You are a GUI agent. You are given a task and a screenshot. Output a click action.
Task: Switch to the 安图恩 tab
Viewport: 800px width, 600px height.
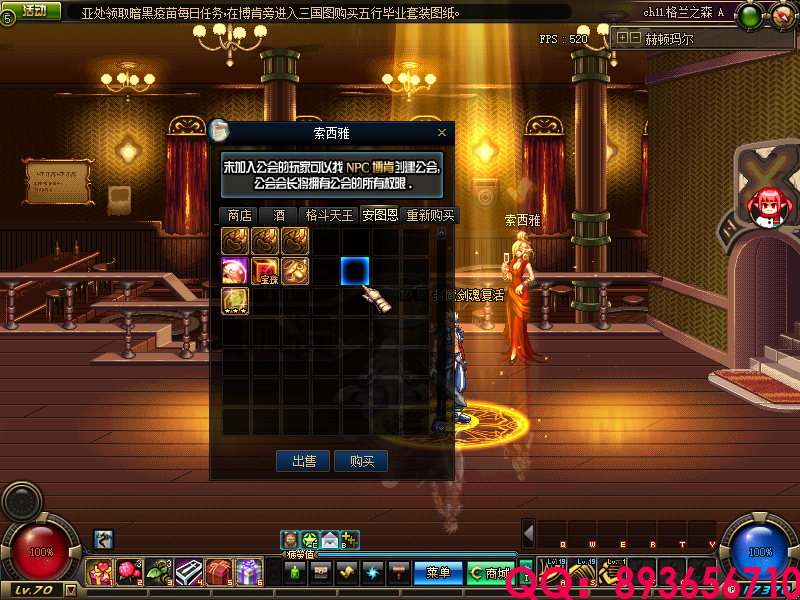tap(380, 215)
